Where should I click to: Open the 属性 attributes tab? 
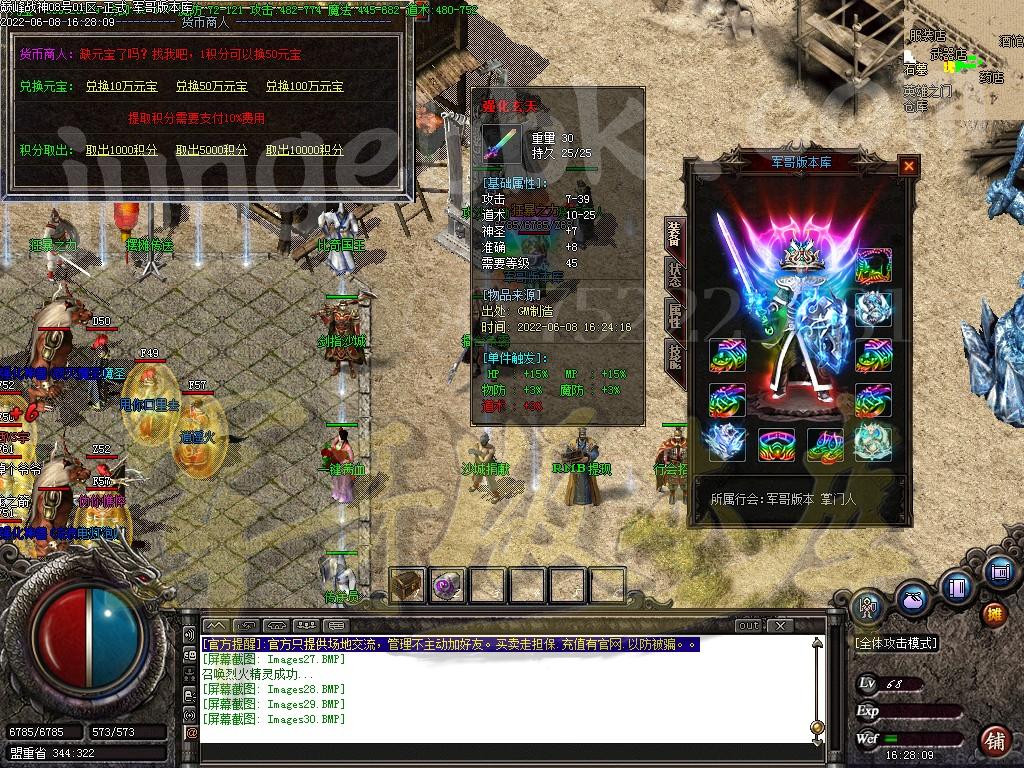coord(674,316)
